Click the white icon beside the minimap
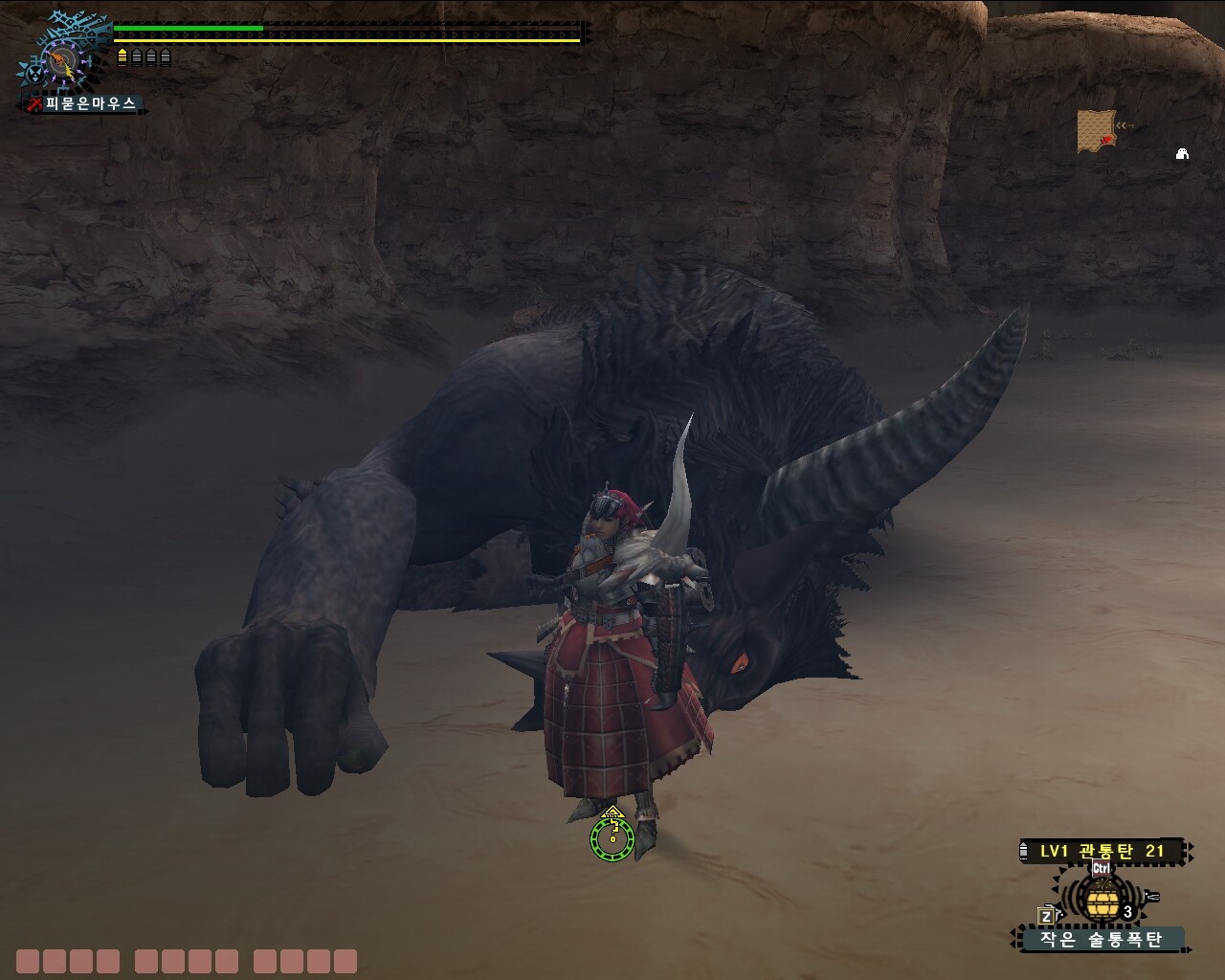Viewport: 1225px width, 980px height. coord(1182,154)
